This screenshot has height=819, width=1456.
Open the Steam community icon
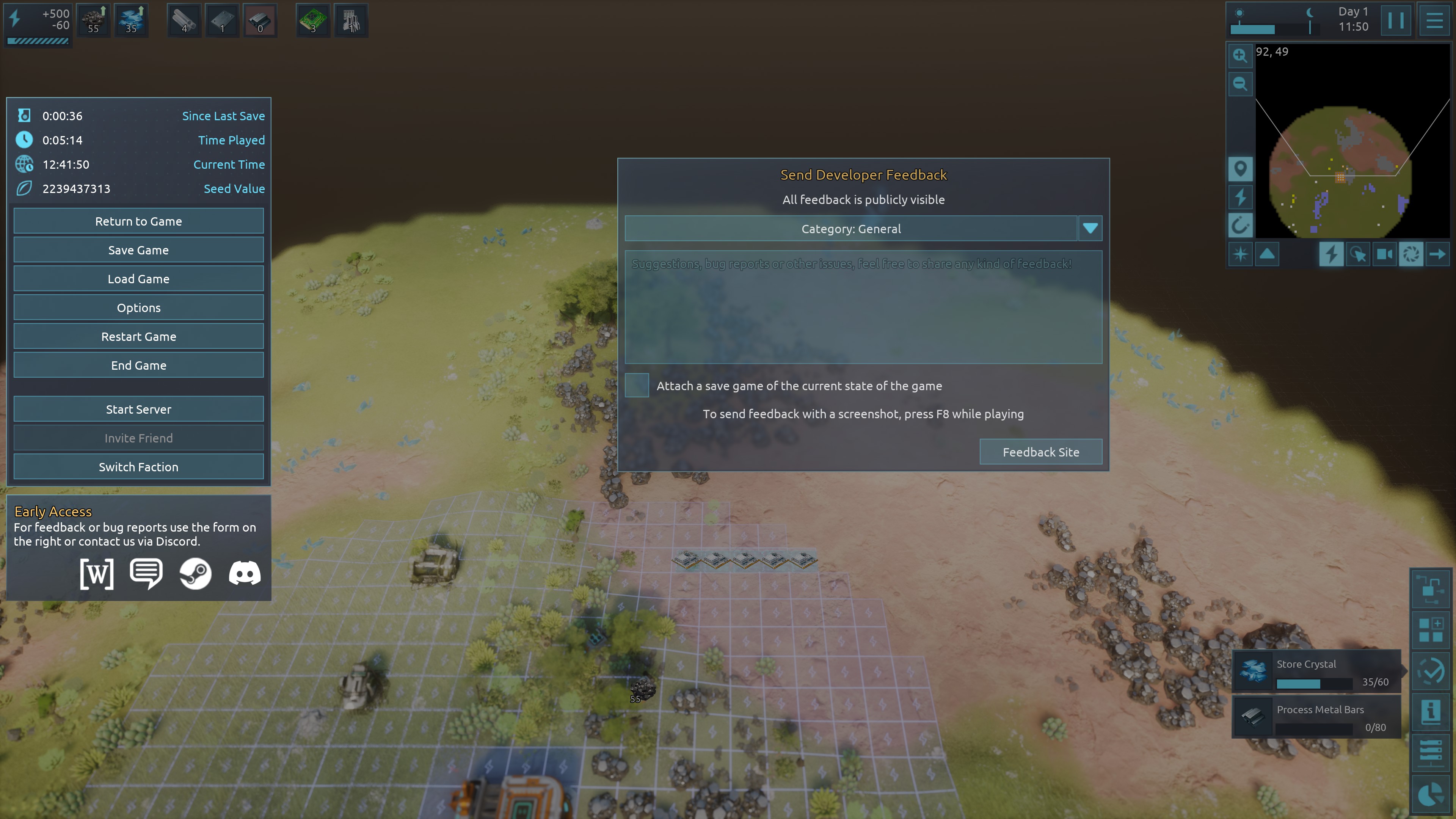coord(195,574)
